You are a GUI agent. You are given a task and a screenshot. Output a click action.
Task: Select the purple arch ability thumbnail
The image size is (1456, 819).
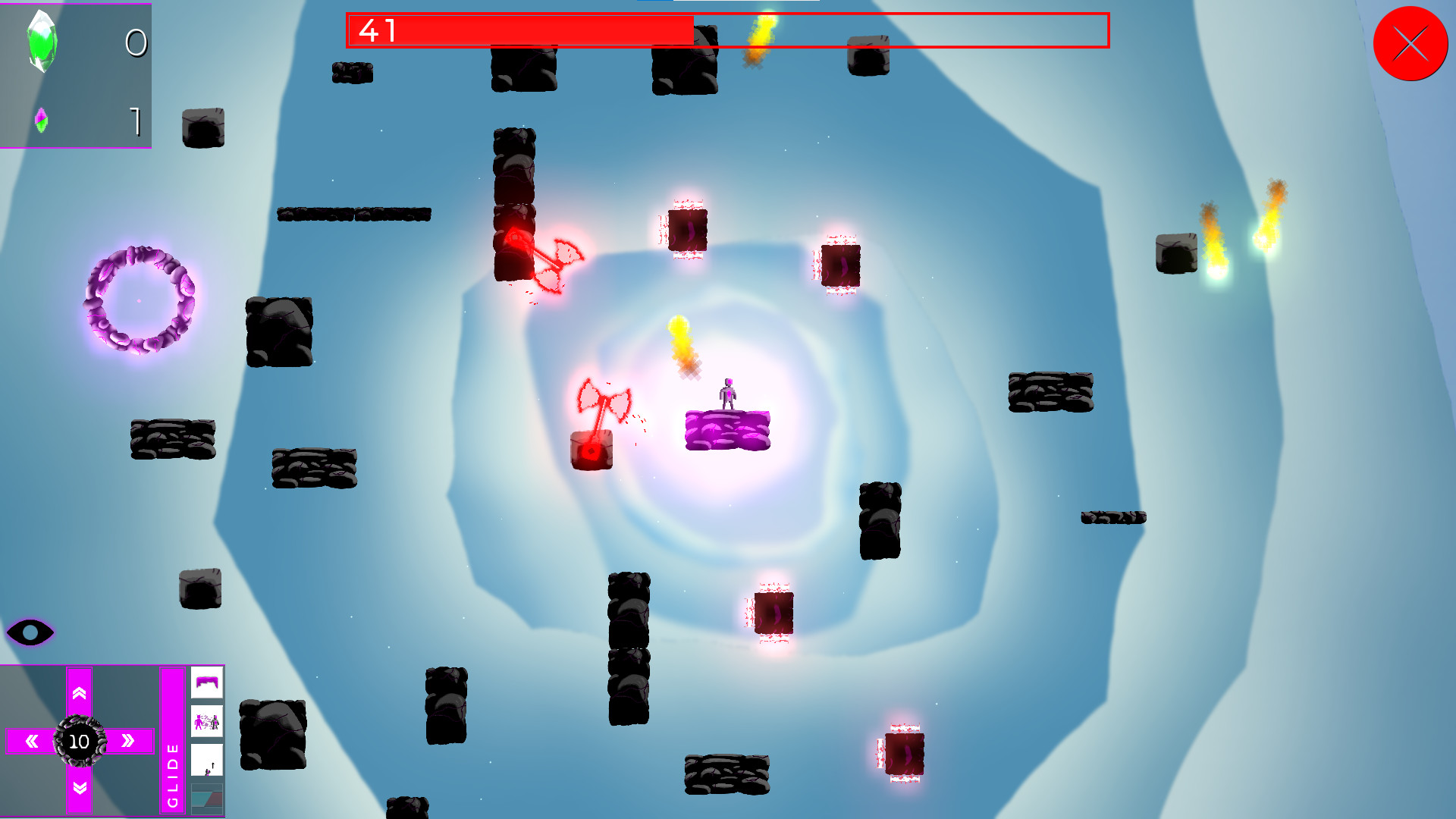tap(207, 683)
